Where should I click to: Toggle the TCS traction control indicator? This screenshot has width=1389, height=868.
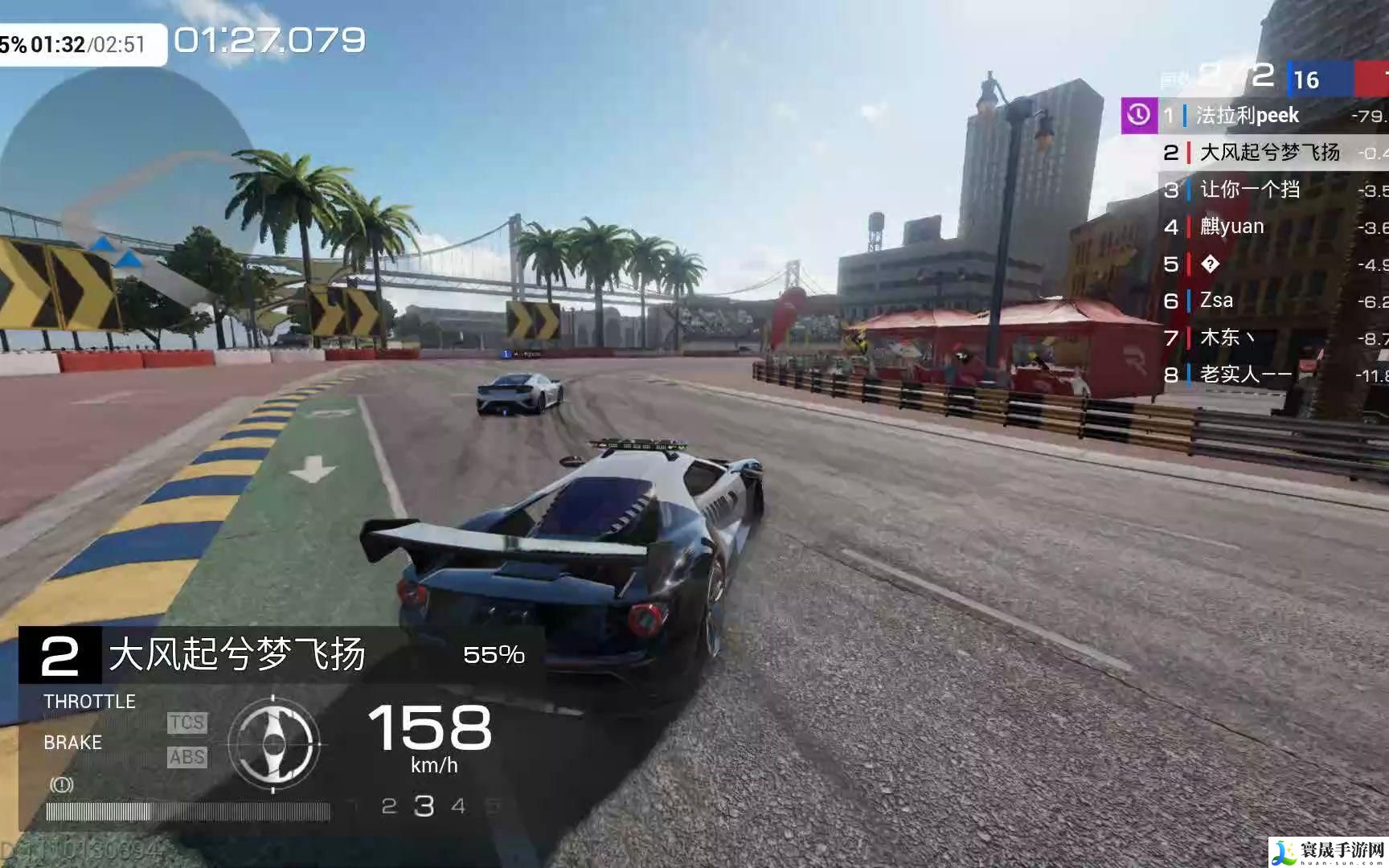pos(186,723)
